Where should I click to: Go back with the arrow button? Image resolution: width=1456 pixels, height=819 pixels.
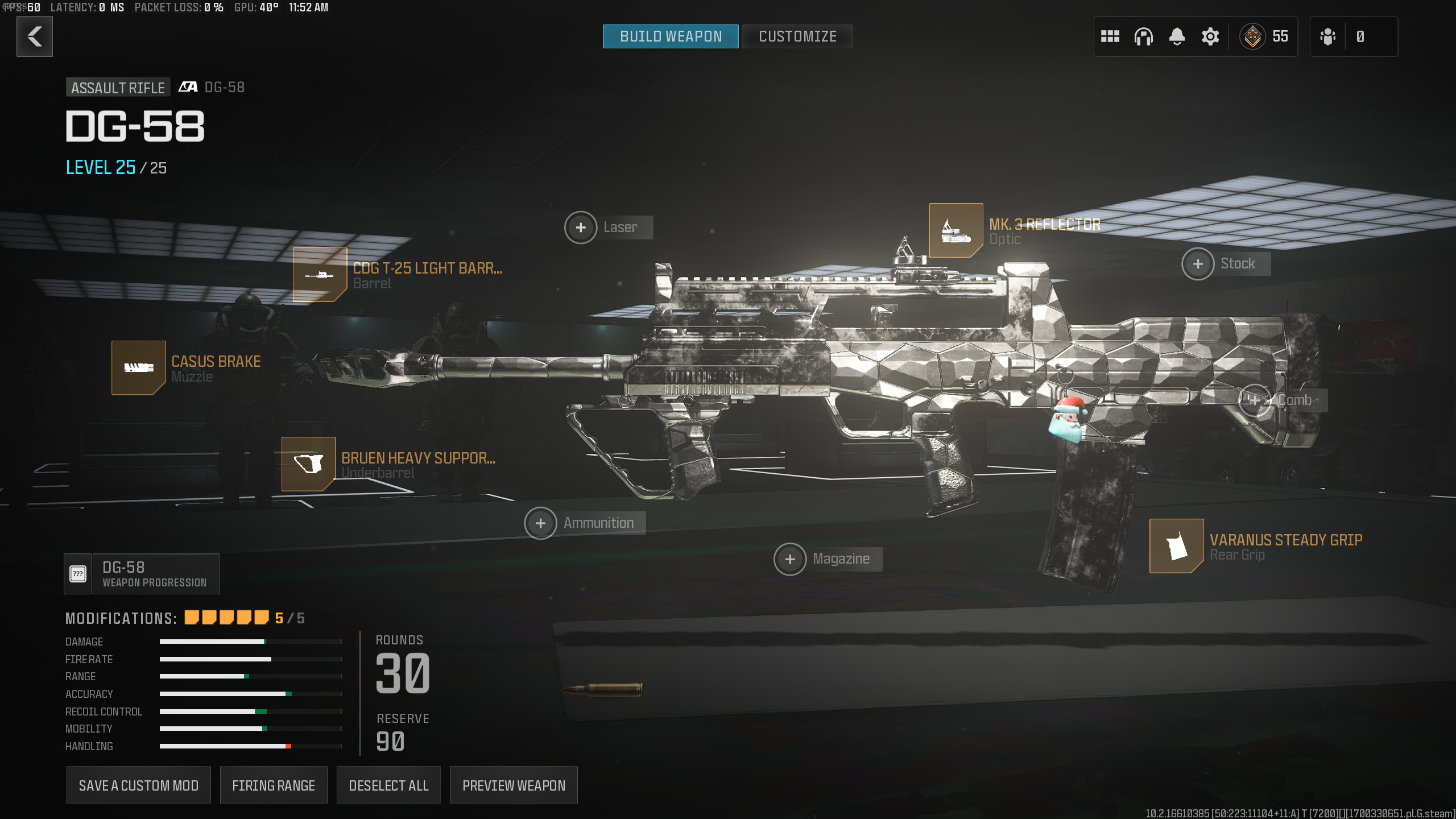point(35,36)
